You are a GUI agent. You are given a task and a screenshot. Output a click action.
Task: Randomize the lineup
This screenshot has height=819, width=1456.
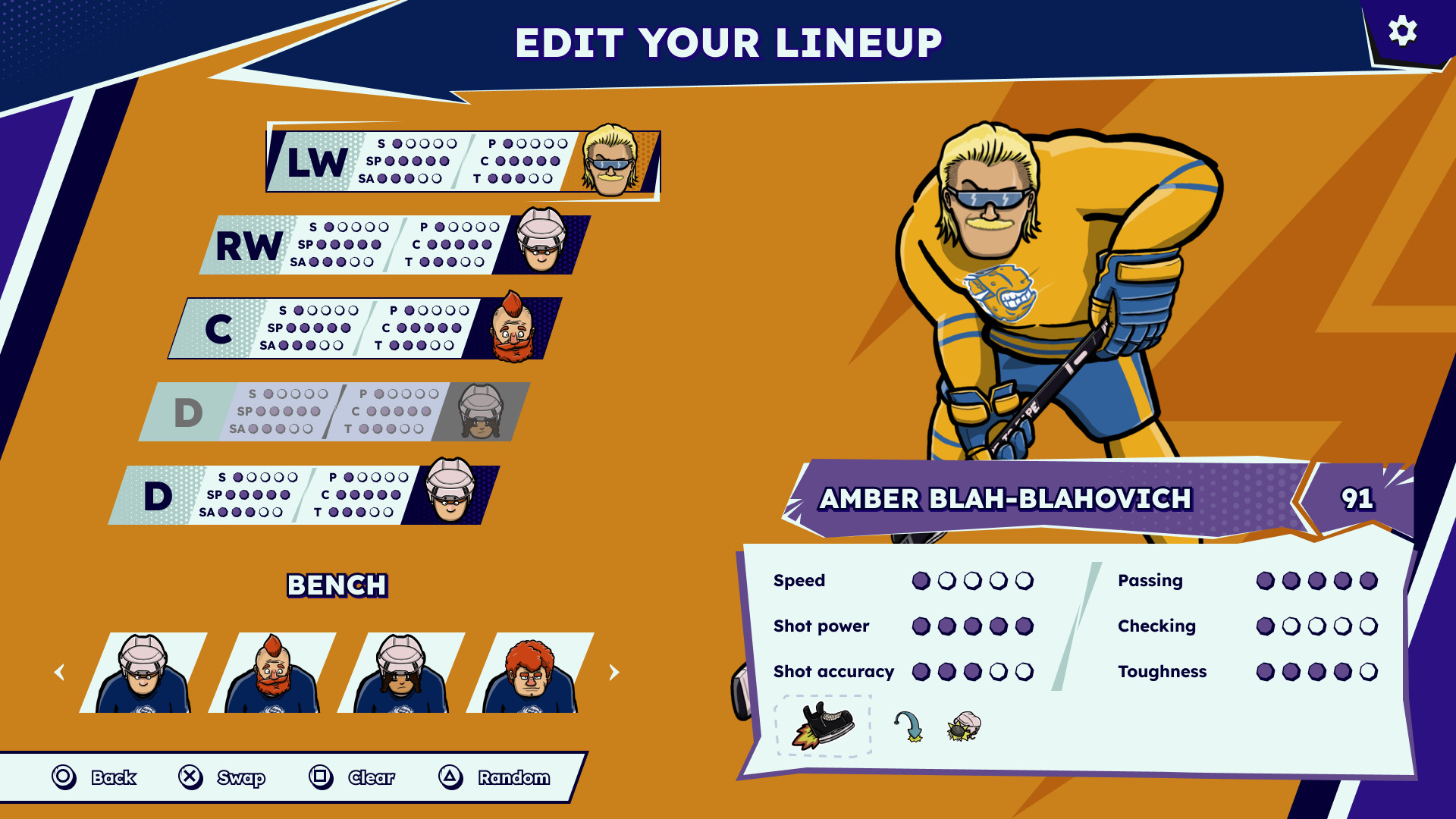(x=494, y=777)
